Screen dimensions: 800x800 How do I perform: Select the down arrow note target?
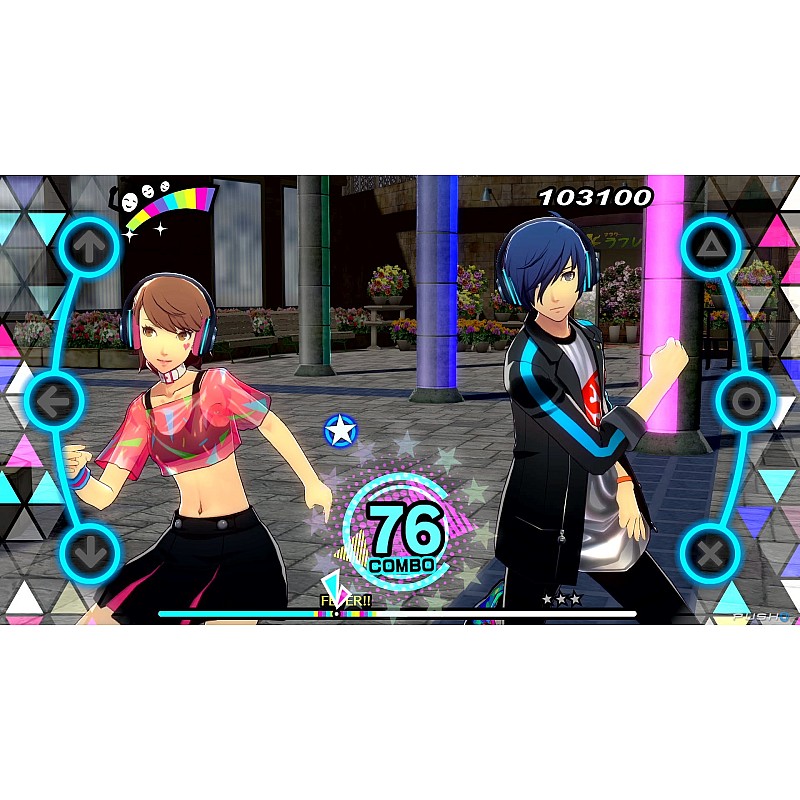pos(89,553)
